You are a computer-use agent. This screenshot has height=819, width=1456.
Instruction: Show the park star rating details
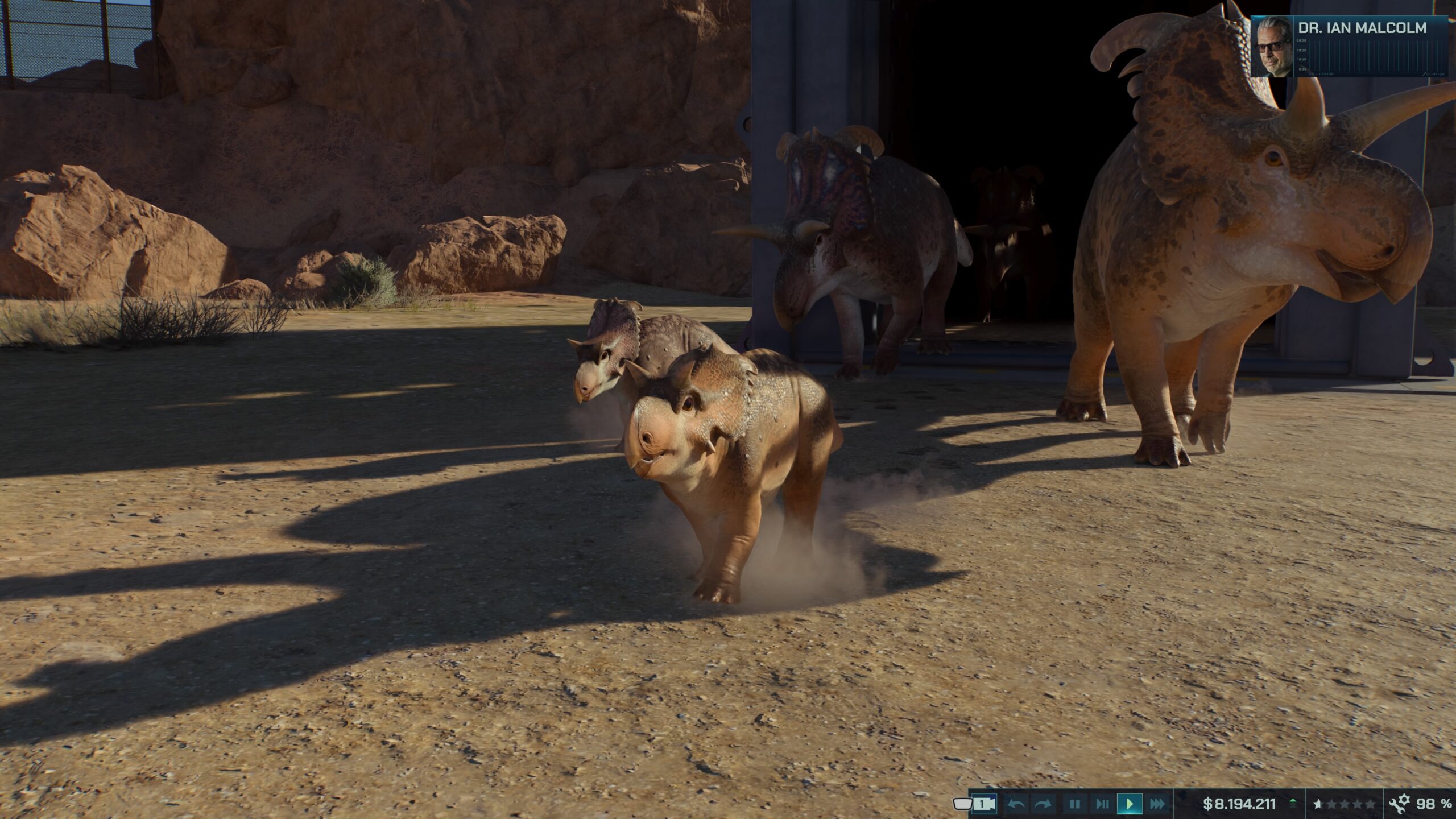[x=1344, y=804]
